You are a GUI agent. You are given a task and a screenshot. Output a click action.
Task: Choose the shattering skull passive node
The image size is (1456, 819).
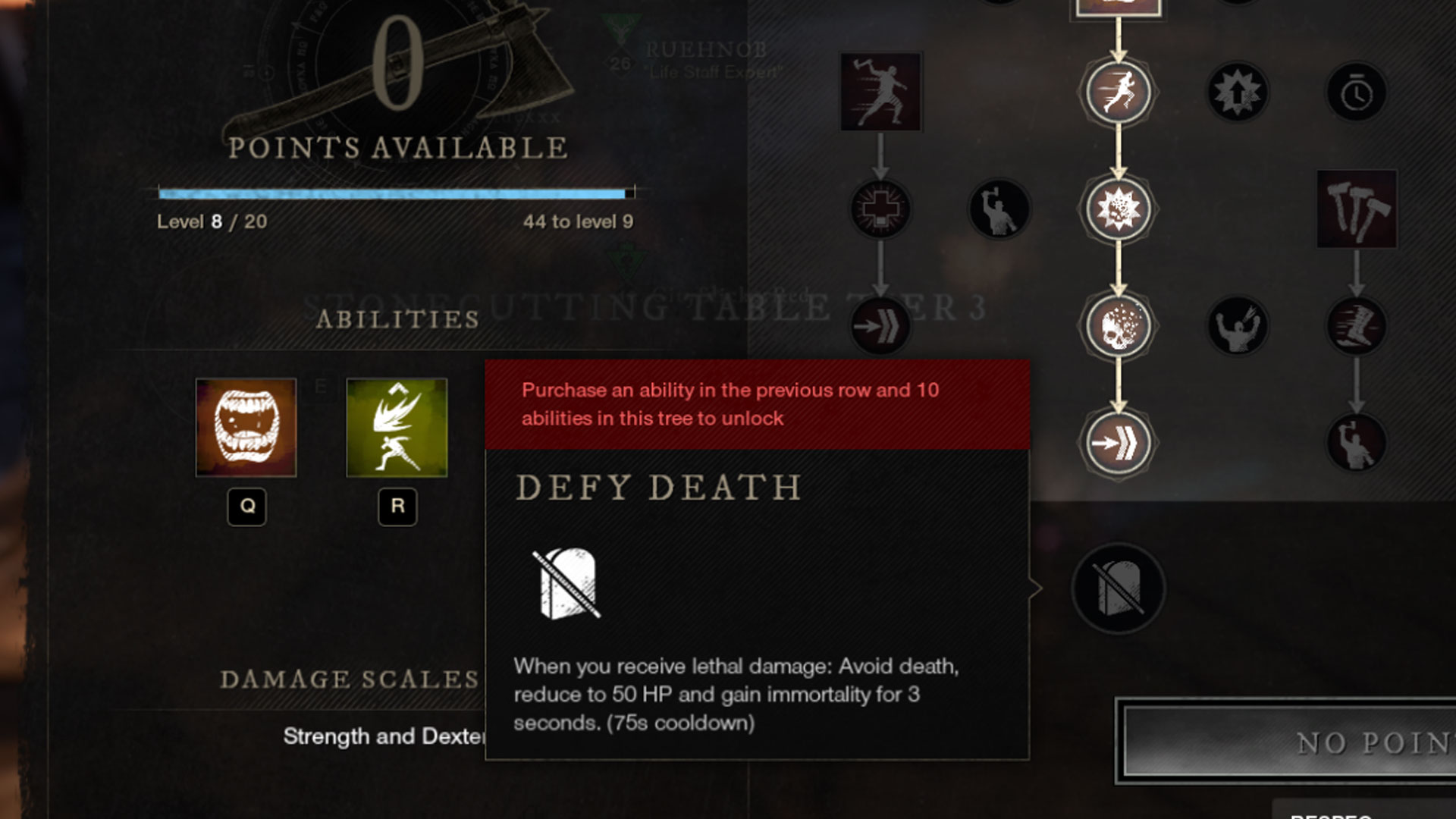[1118, 326]
